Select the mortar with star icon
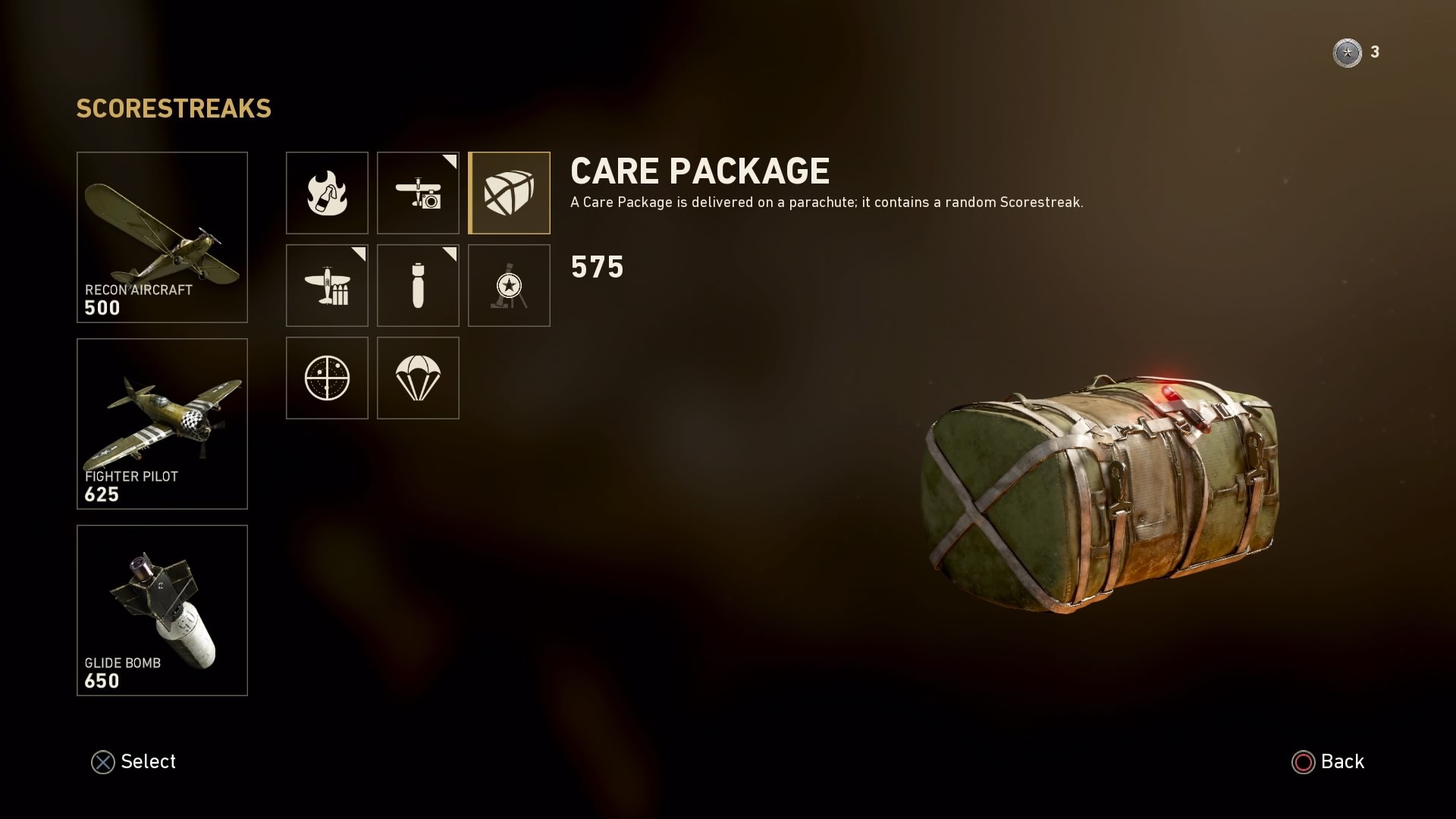 (x=509, y=285)
